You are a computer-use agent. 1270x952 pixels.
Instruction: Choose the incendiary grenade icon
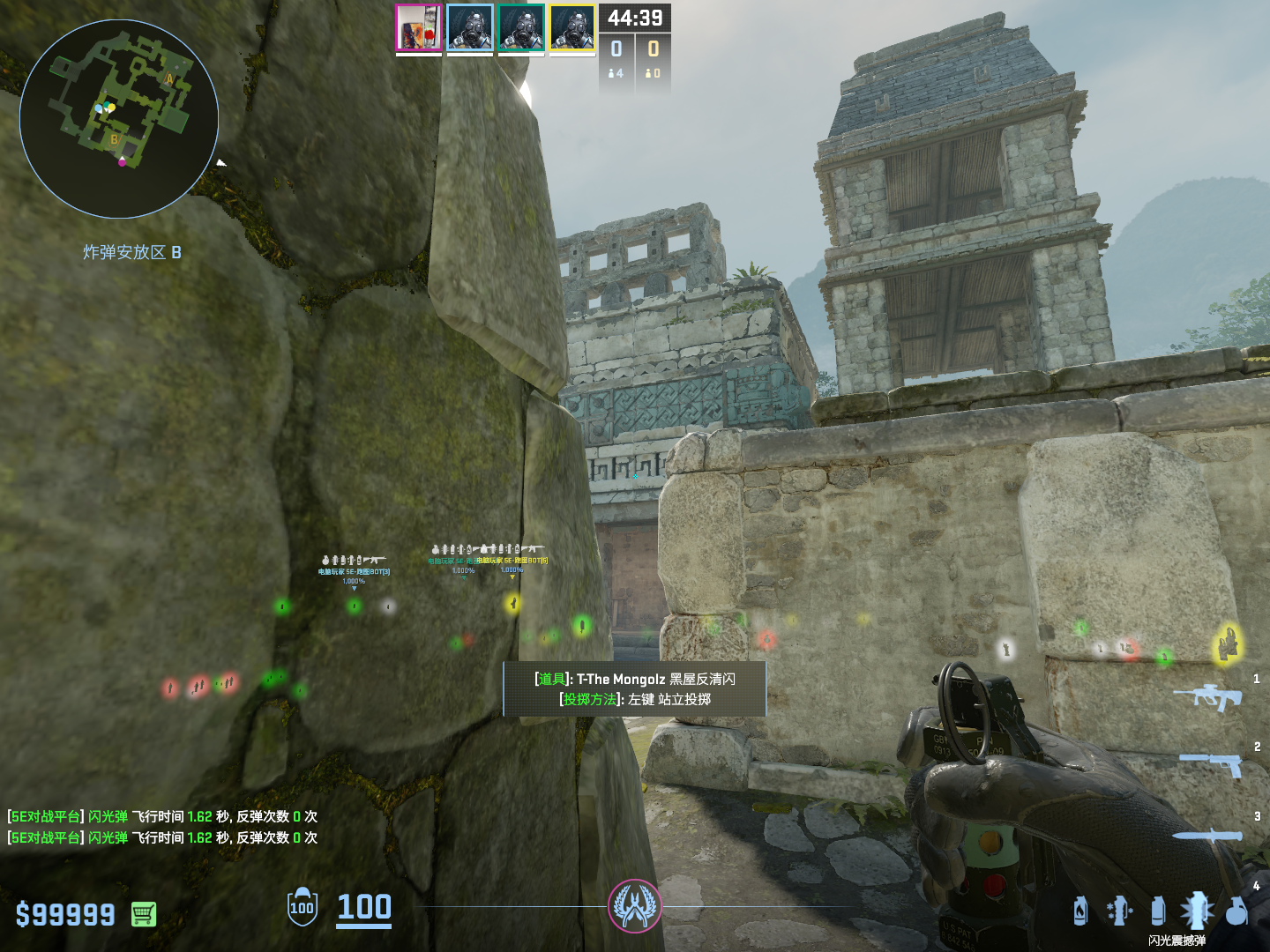(1080, 911)
